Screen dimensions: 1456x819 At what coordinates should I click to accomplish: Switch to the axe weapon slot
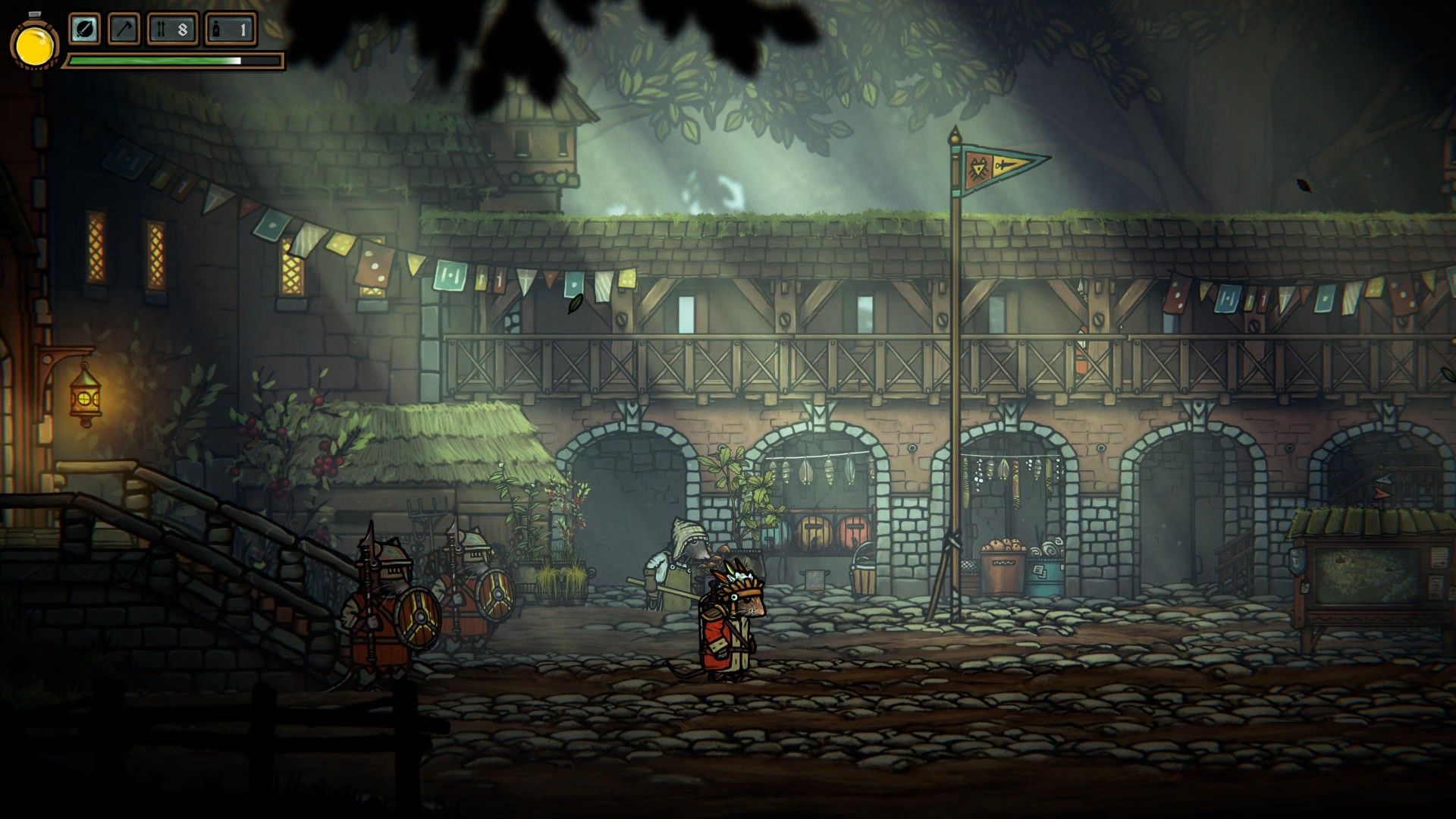[x=124, y=30]
